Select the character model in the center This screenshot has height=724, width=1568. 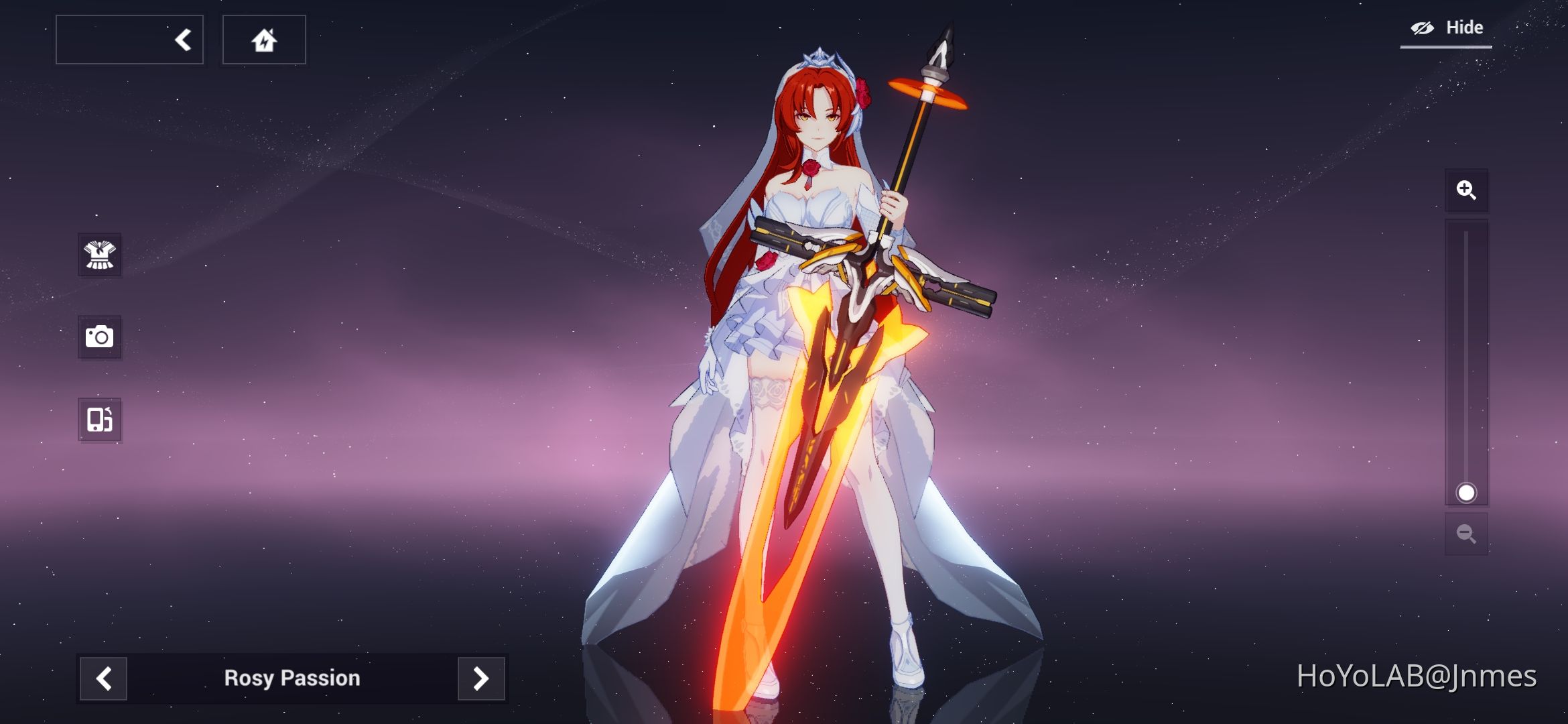click(814, 268)
